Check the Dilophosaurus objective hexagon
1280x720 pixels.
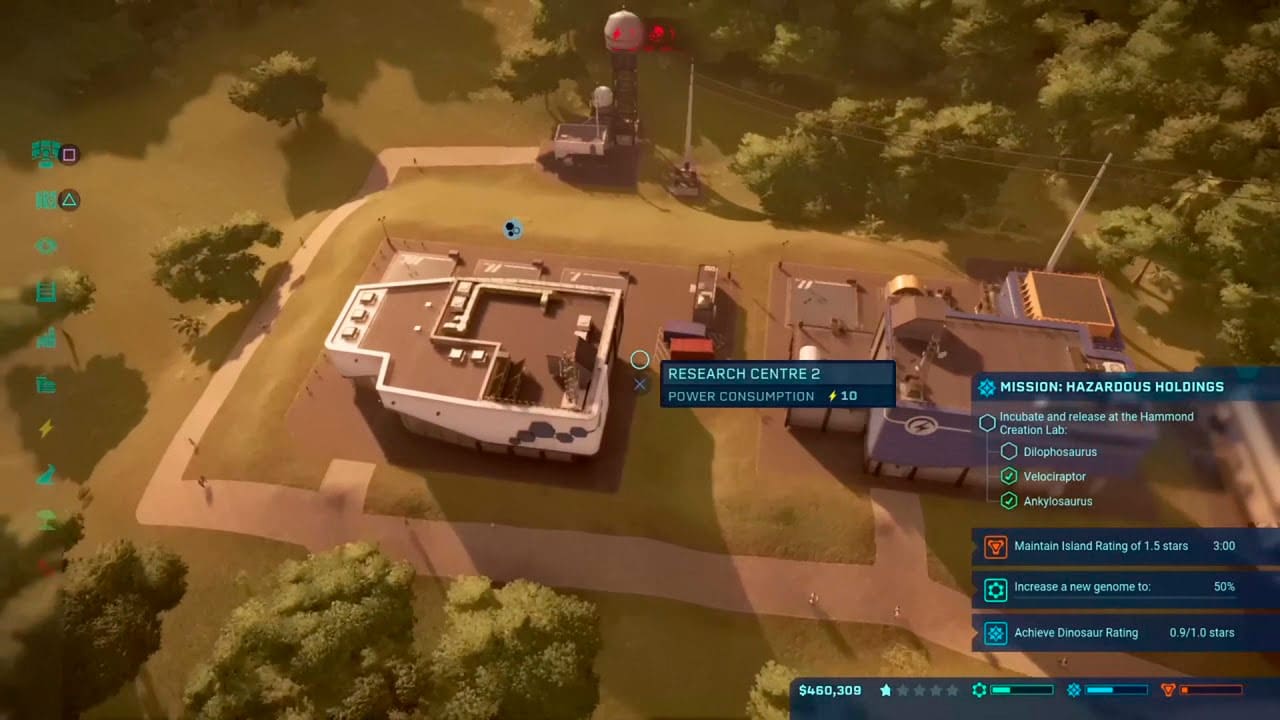(x=1009, y=451)
